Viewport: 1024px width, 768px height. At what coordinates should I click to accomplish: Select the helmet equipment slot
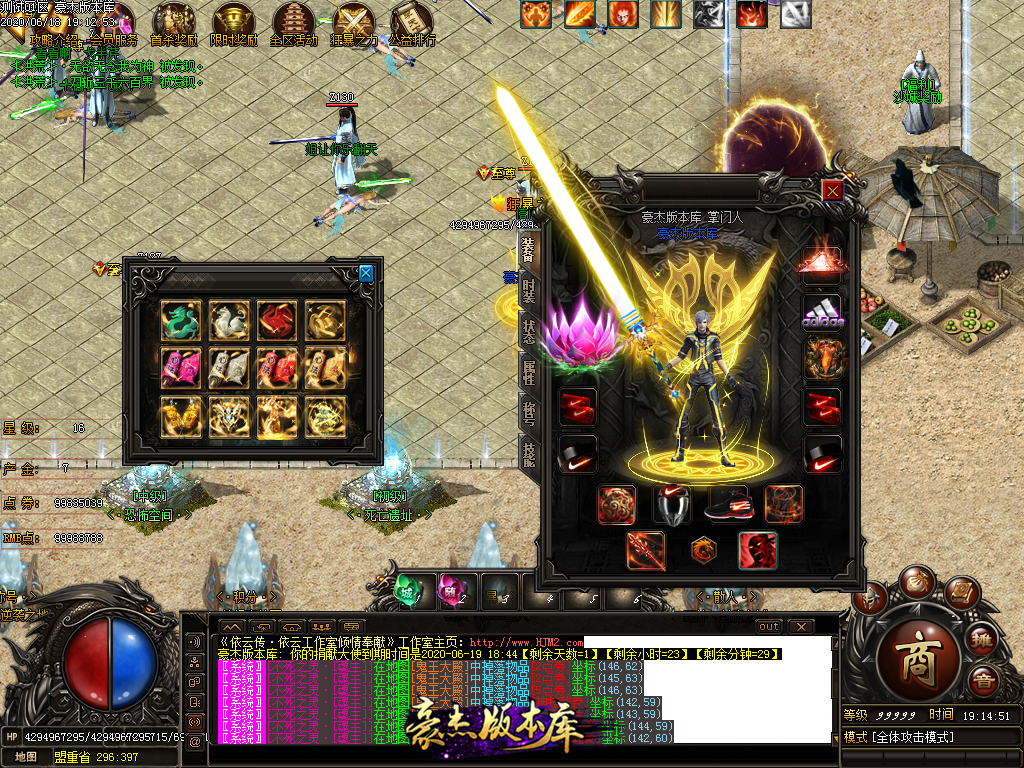click(x=672, y=505)
